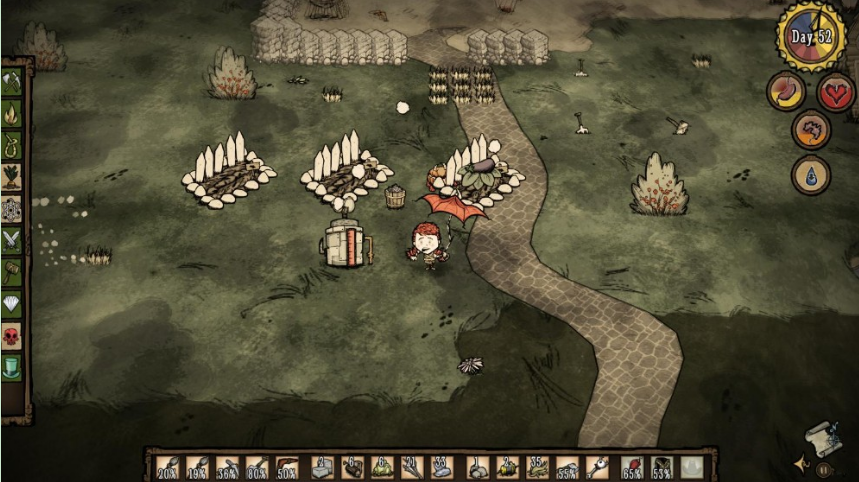
Task: Click the equipped hand item at 65%
Action: tap(631, 467)
